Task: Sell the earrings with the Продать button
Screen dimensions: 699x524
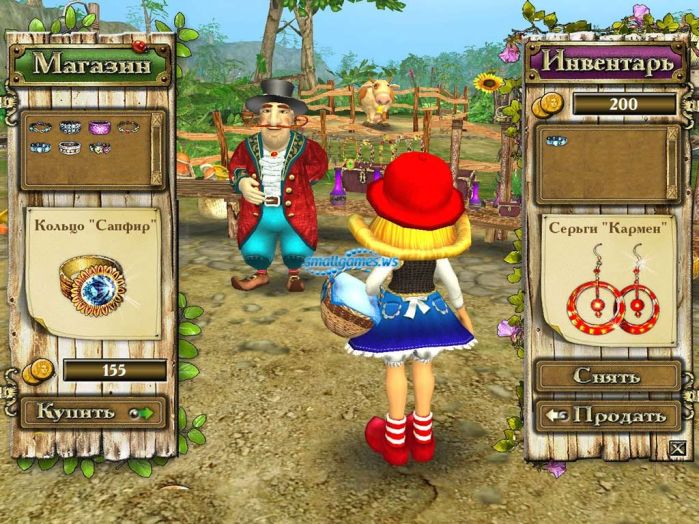Action: (x=608, y=415)
